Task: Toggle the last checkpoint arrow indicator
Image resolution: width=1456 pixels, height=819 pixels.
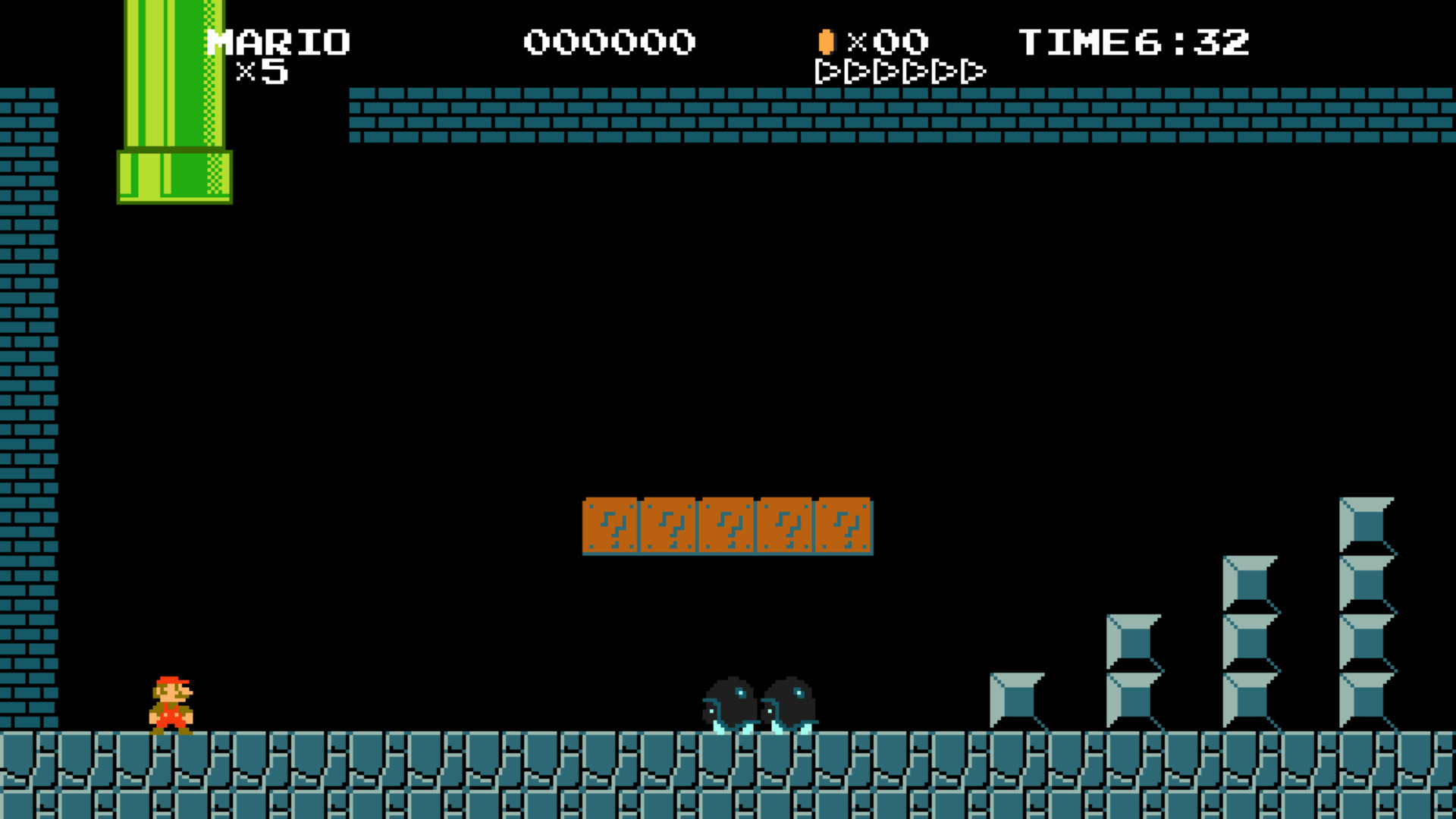Action: (973, 73)
